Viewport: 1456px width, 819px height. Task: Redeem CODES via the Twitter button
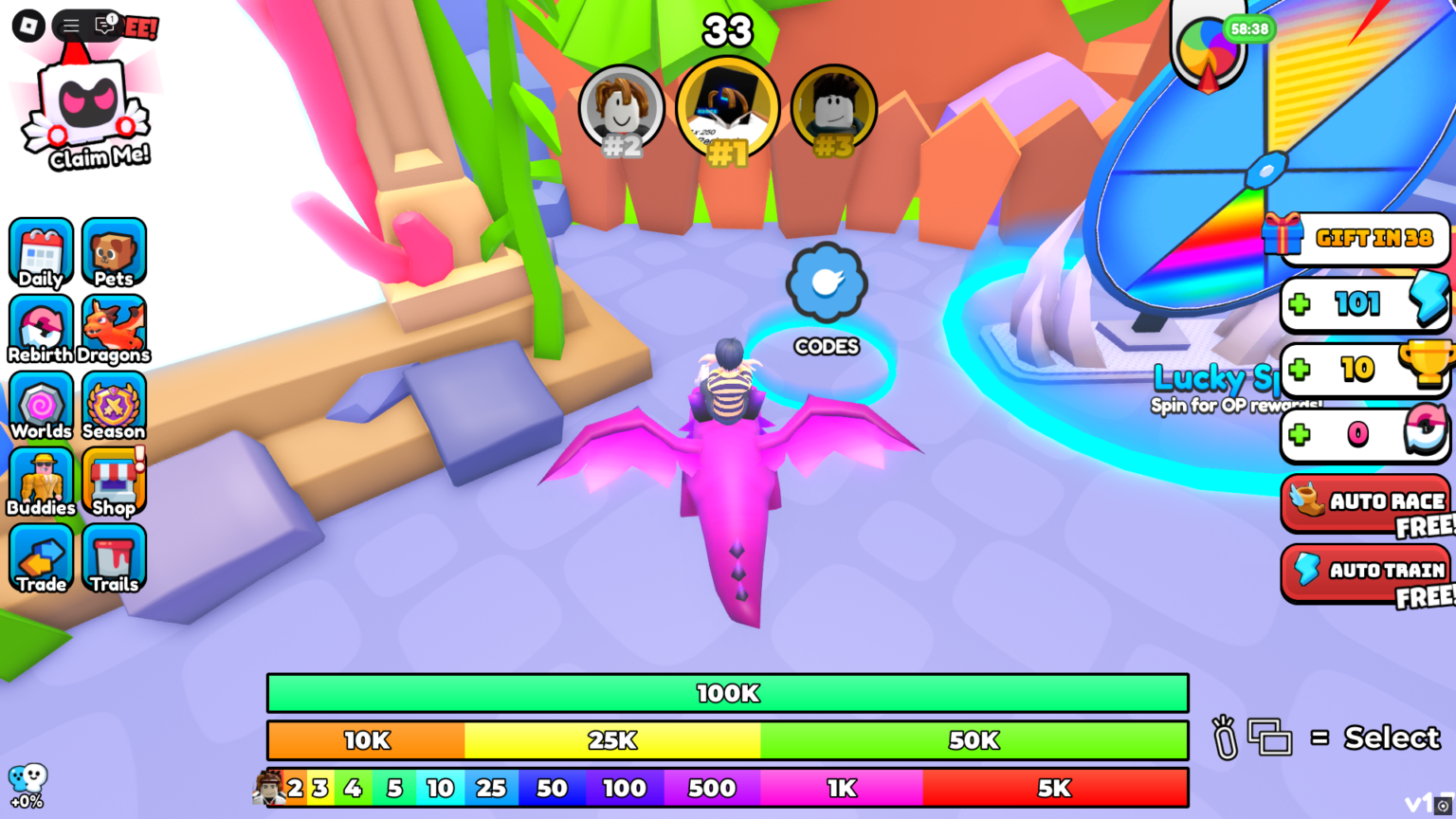coord(826,282)
